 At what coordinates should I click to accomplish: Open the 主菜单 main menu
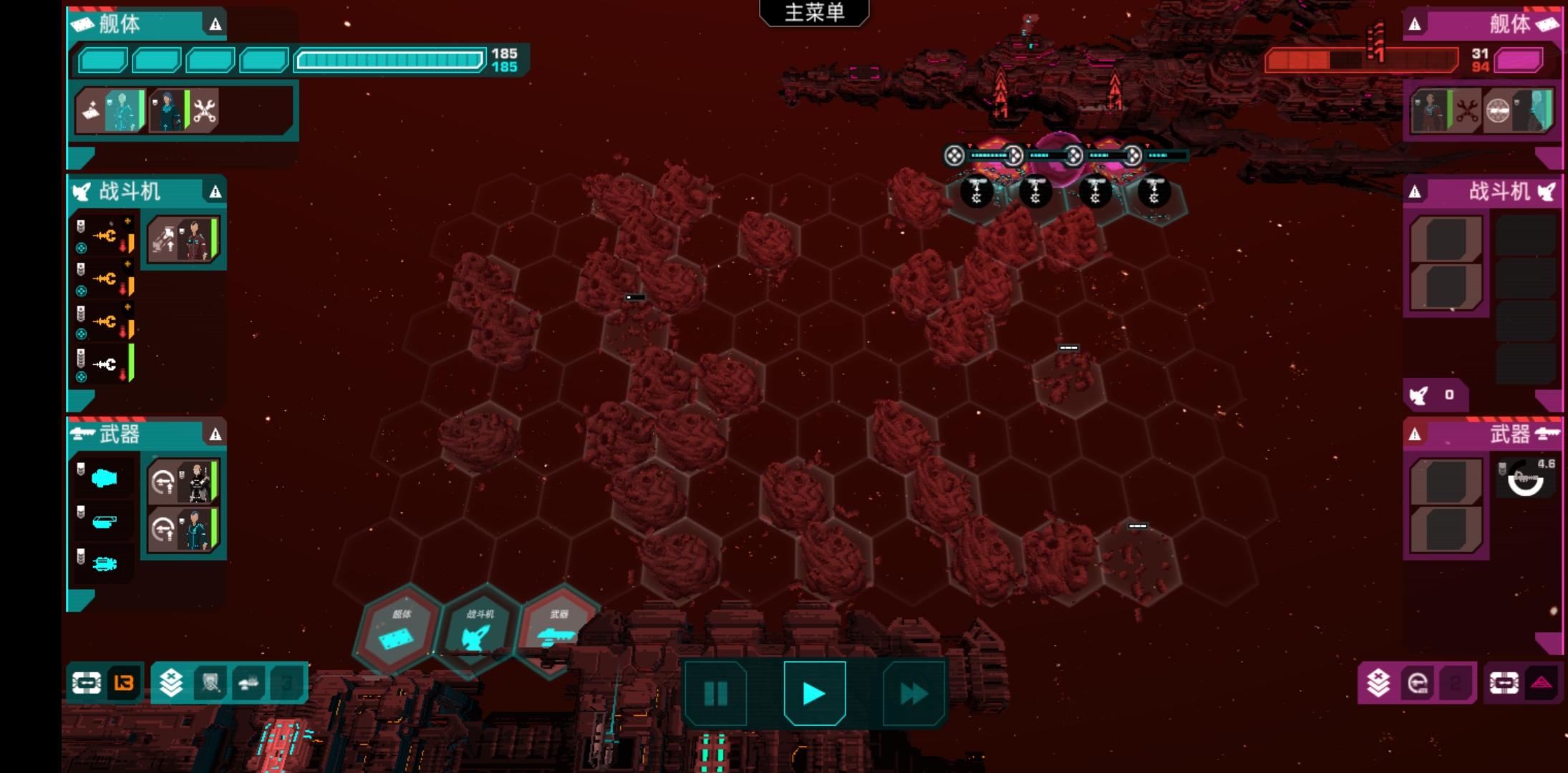814,13
